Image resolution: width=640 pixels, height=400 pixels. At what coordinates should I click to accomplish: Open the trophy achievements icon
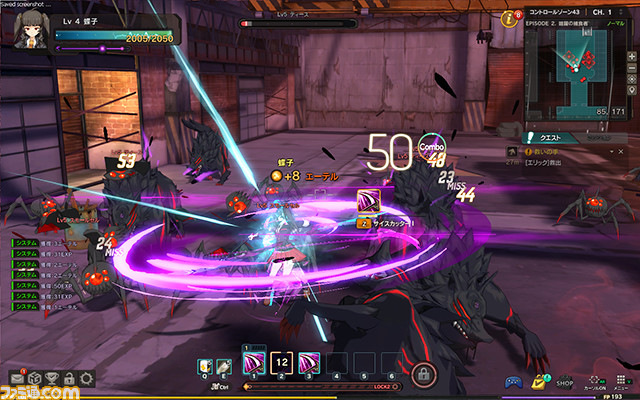(x=51, y=378)
